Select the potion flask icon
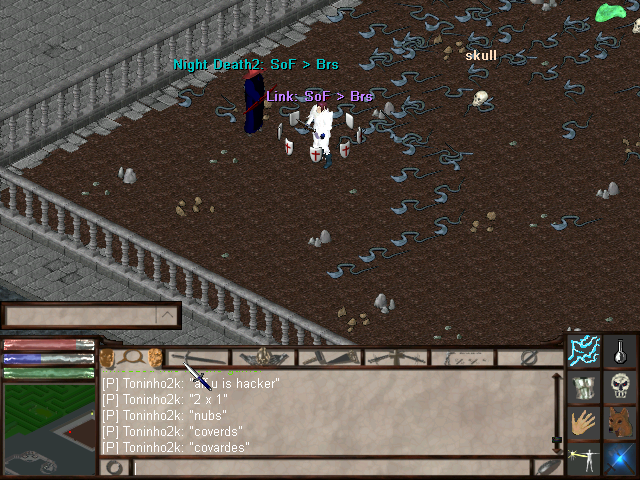The height and width of the screenshot is (480, 640). click(621, 352)
